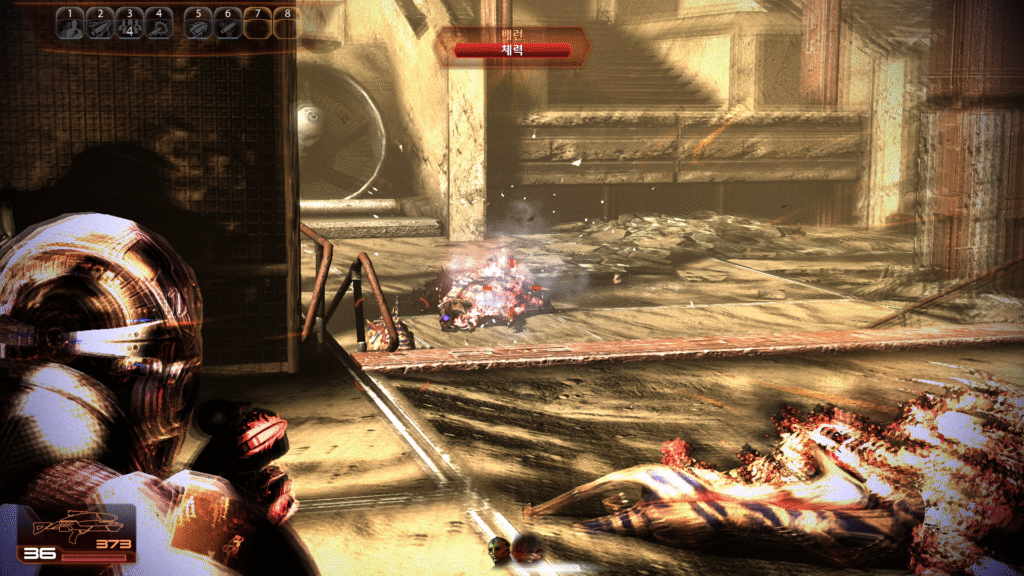1024x576 pixels.
Task: Use the power in quick slot 6
Action: coord(227,24)
